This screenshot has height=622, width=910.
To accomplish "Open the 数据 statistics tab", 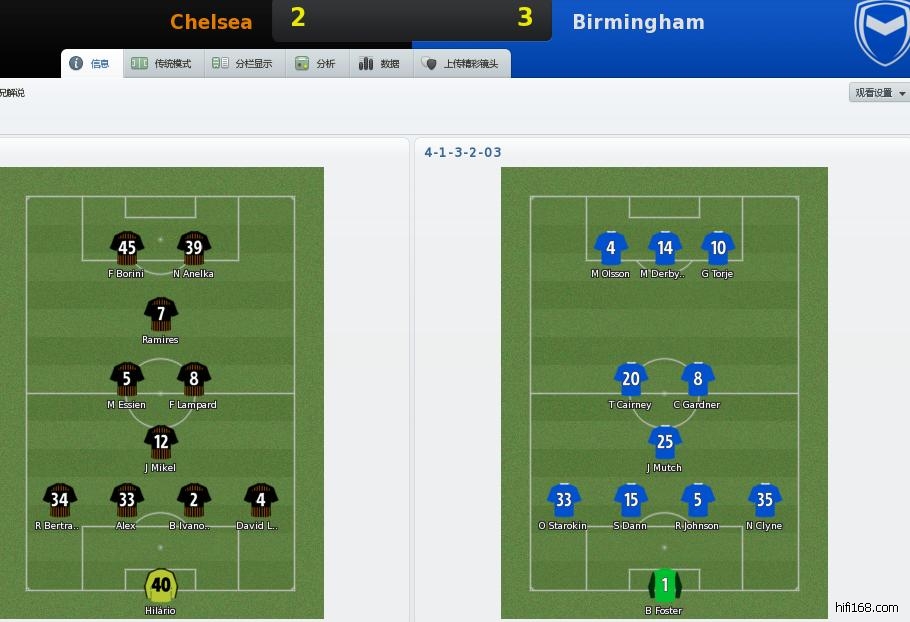I will click(x=380, y=64).
